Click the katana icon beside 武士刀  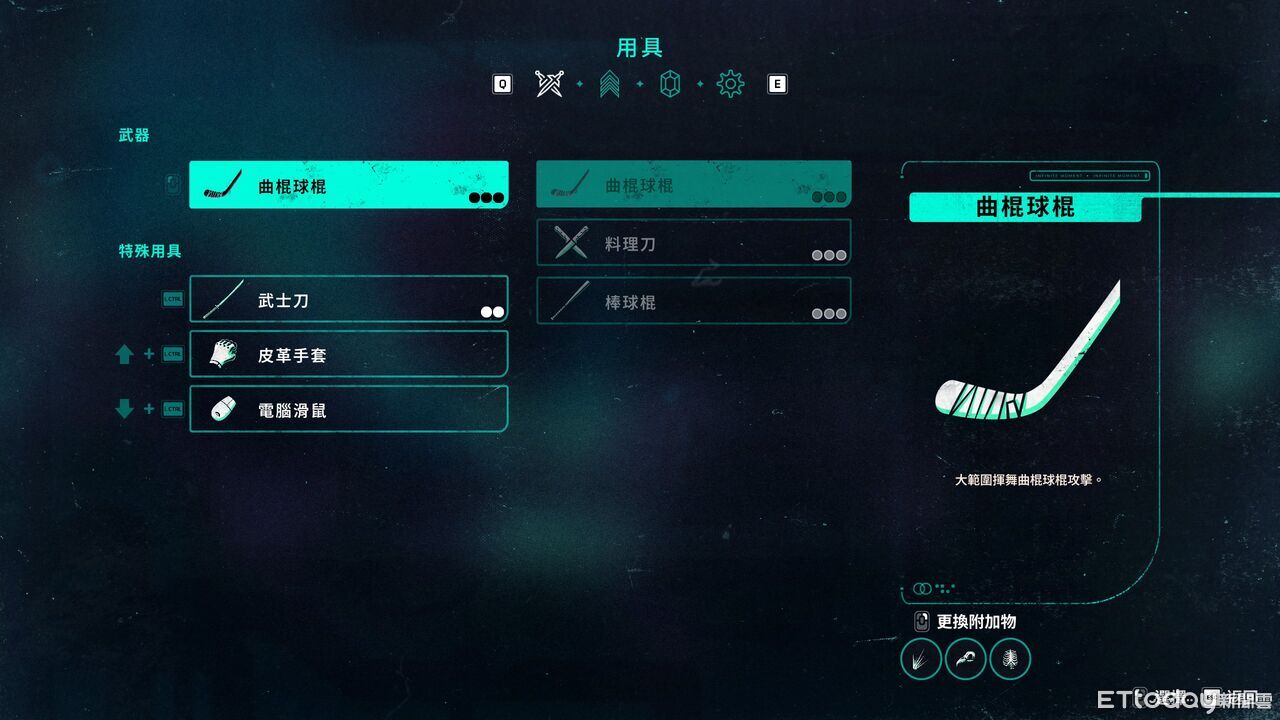222,298
